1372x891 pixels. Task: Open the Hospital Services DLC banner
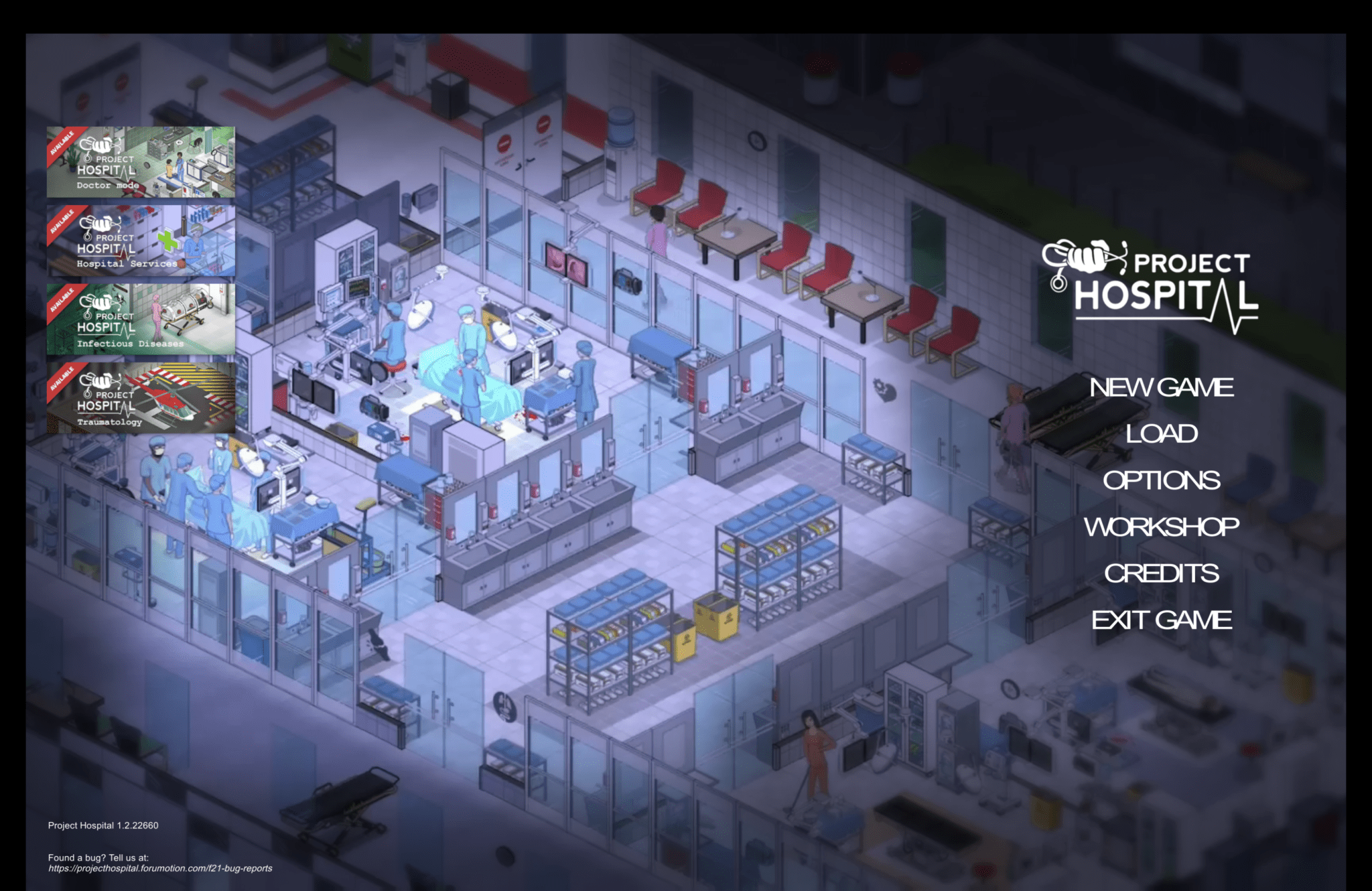(x=141, y=241)
